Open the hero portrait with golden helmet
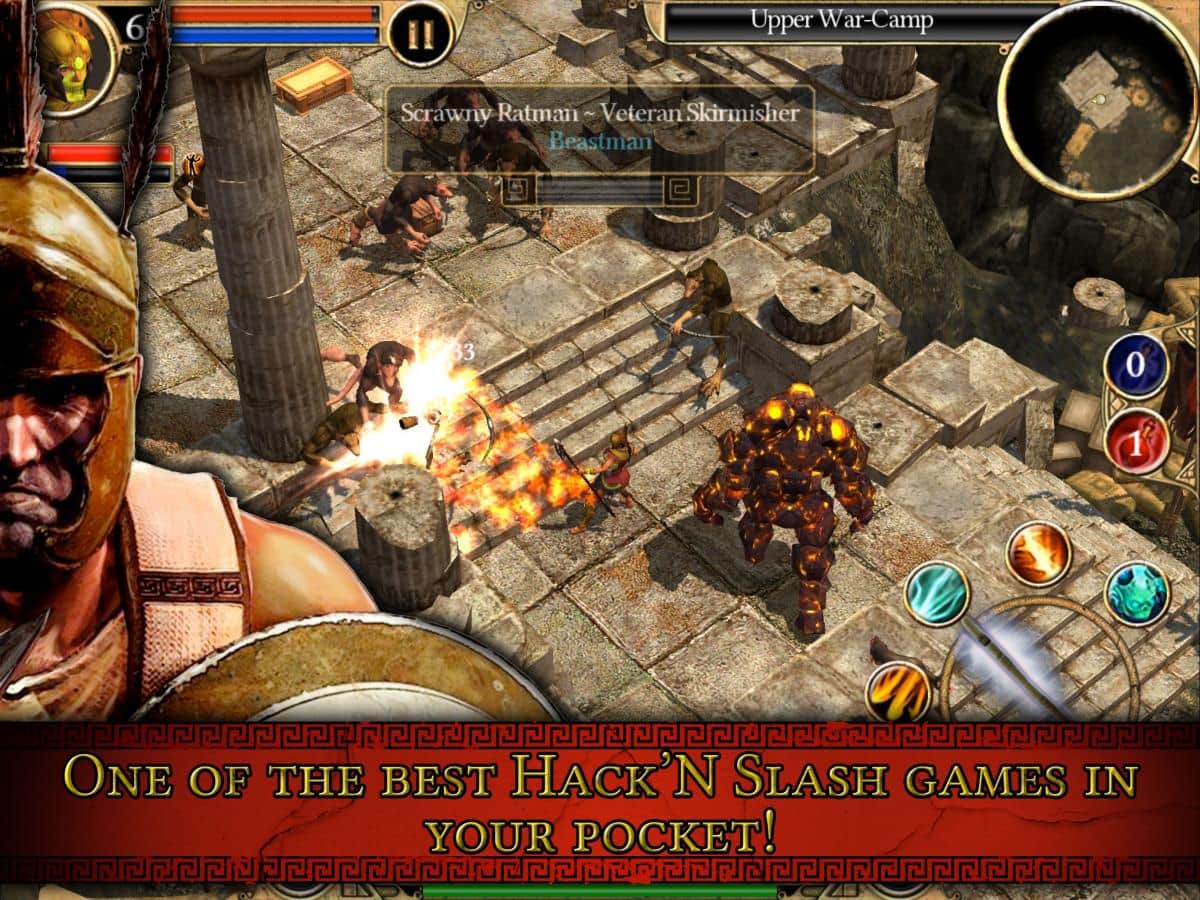This screenshot has height=900, width=1200. click(x=70, y=52)
